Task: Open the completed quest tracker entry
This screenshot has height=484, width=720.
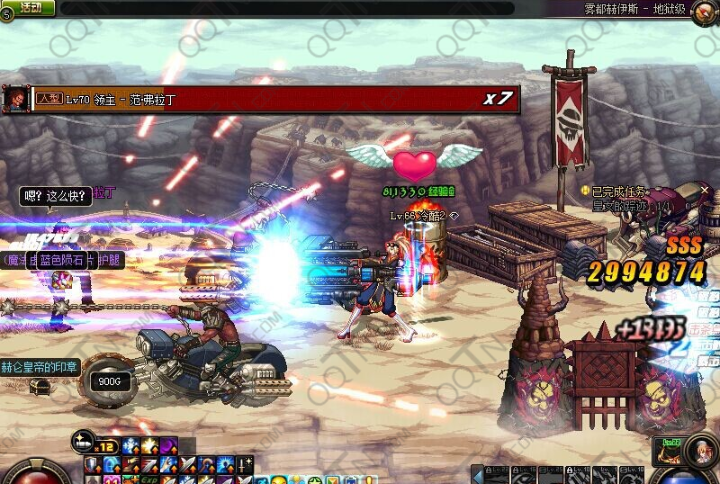Action: point(618,190)
